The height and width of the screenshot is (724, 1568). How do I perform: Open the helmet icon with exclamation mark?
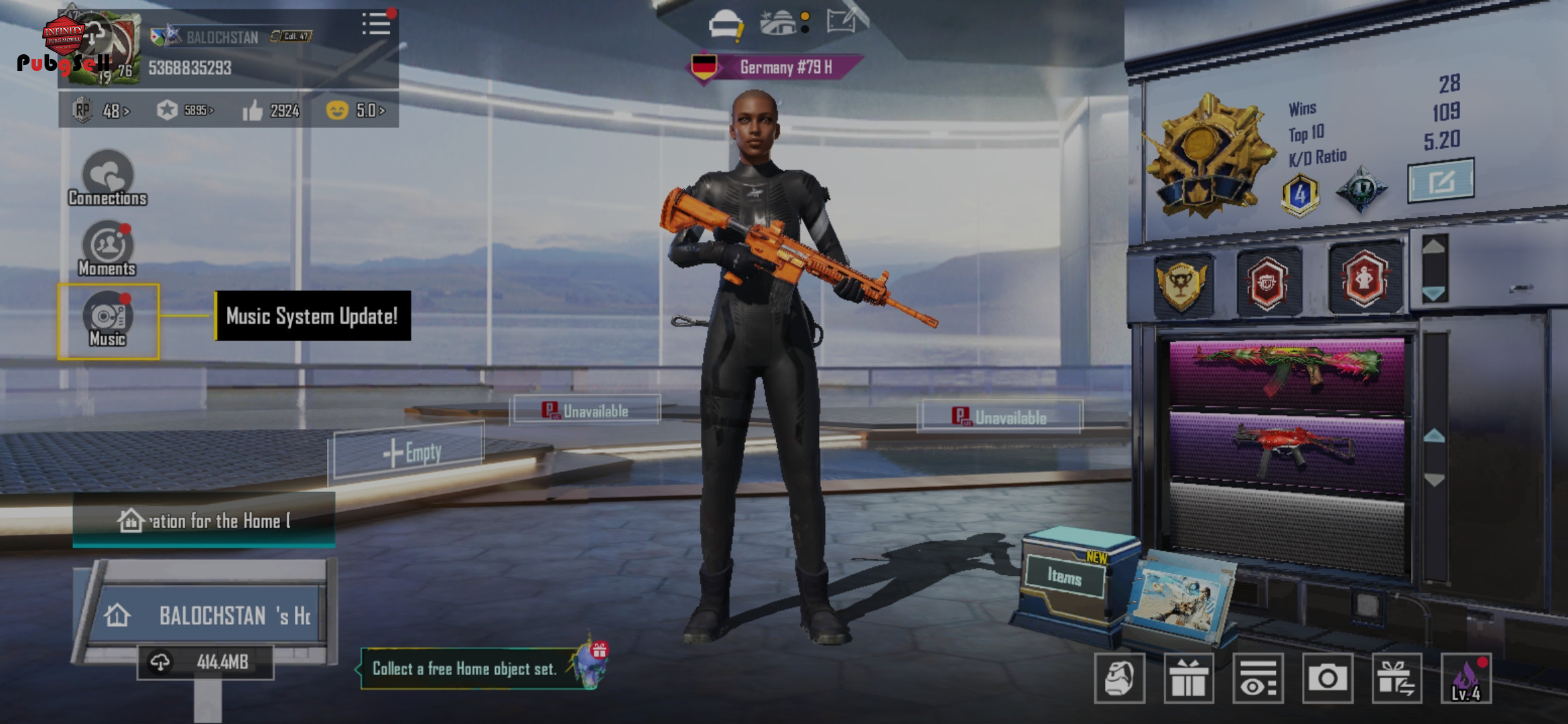click(x=726, y=25)
